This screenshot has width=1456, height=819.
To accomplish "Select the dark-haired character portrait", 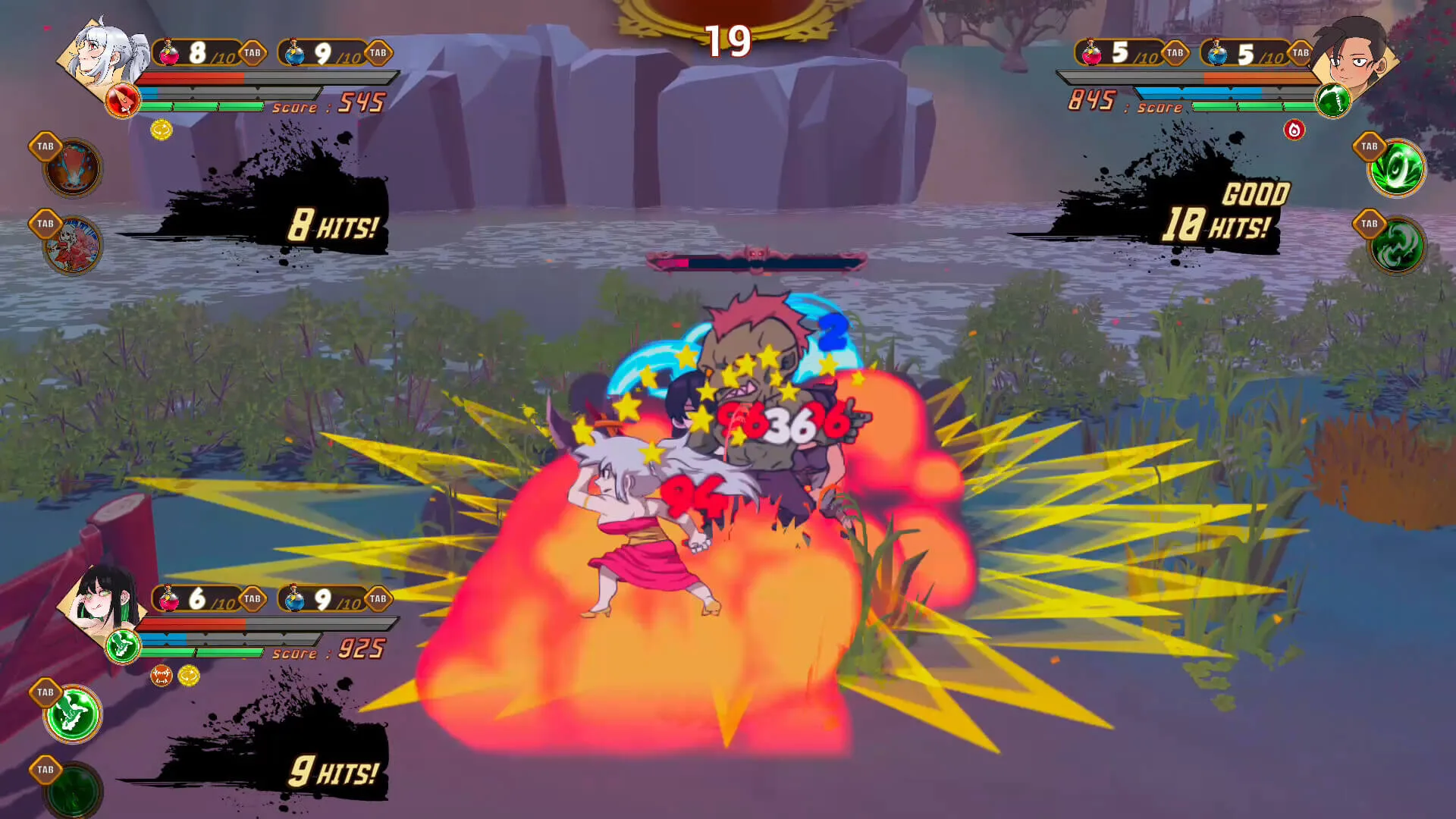I will (1354, 57).
